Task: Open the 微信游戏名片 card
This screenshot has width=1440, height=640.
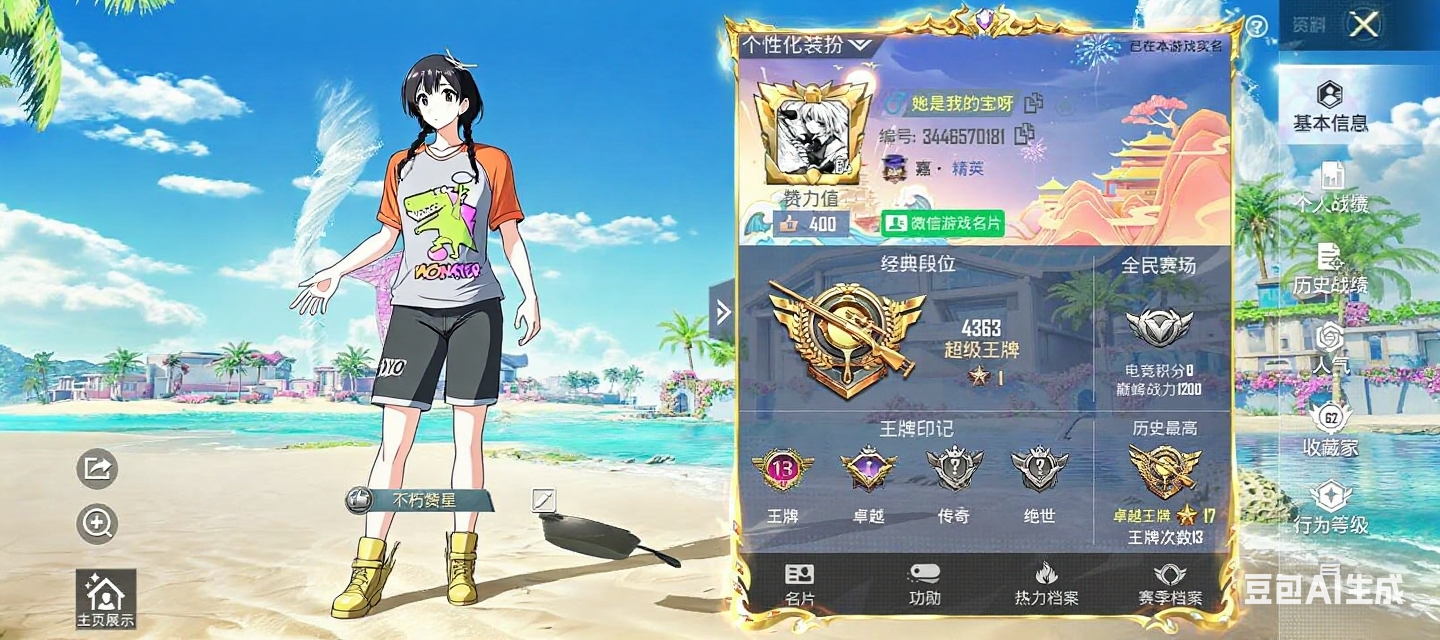Action: click(942, 223)
